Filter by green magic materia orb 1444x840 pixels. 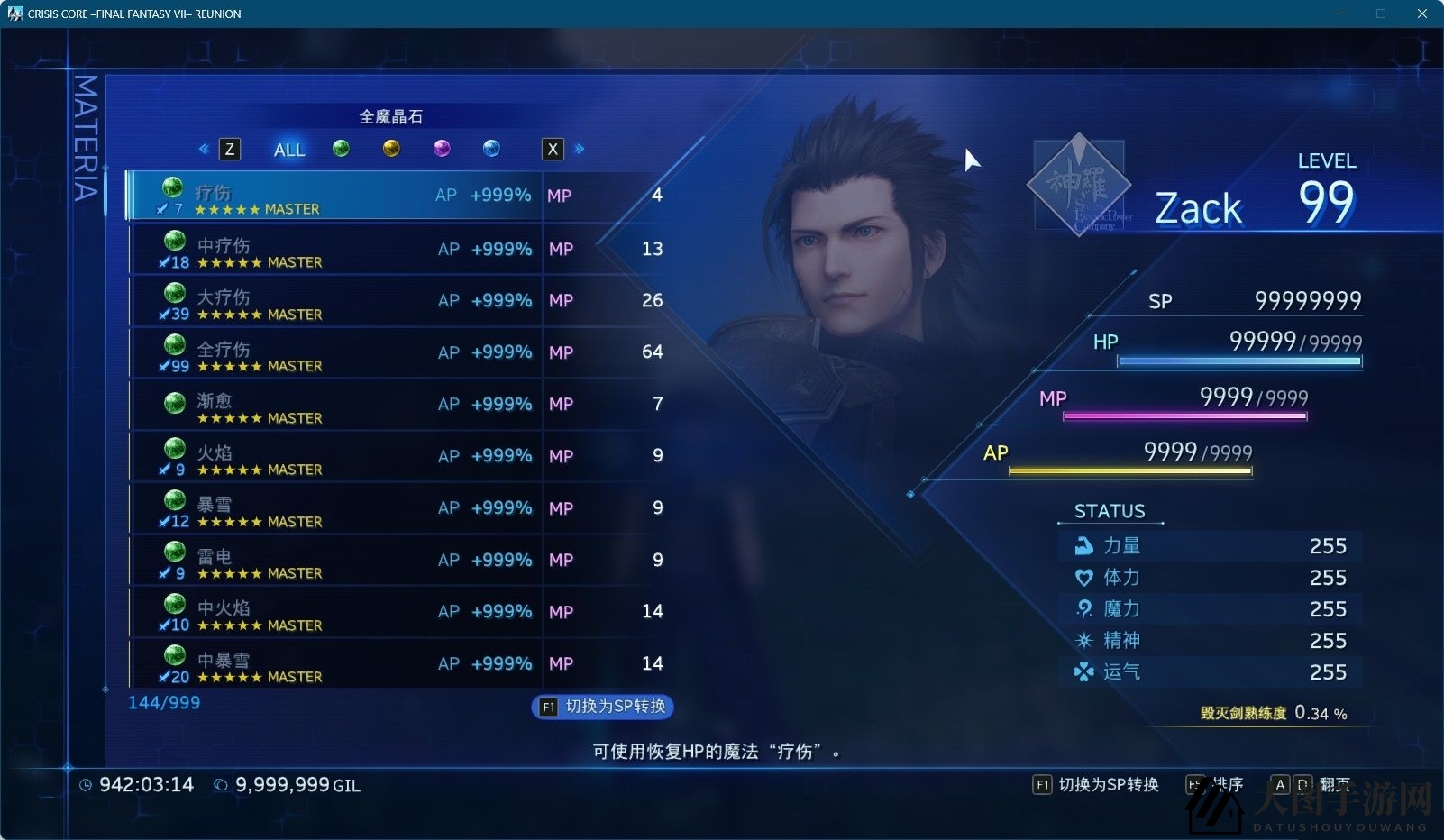click(x=341, y=148)
